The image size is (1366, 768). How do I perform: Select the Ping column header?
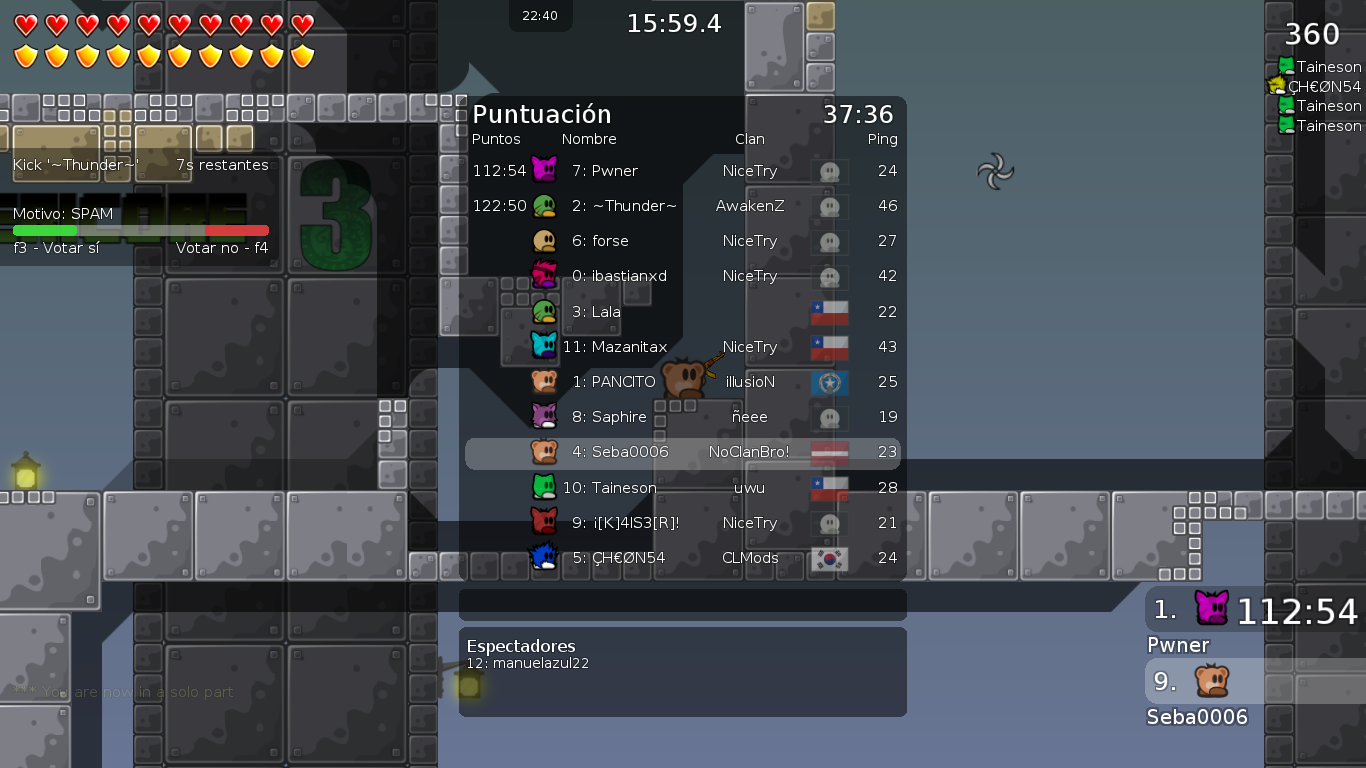(x=883, y=139)
